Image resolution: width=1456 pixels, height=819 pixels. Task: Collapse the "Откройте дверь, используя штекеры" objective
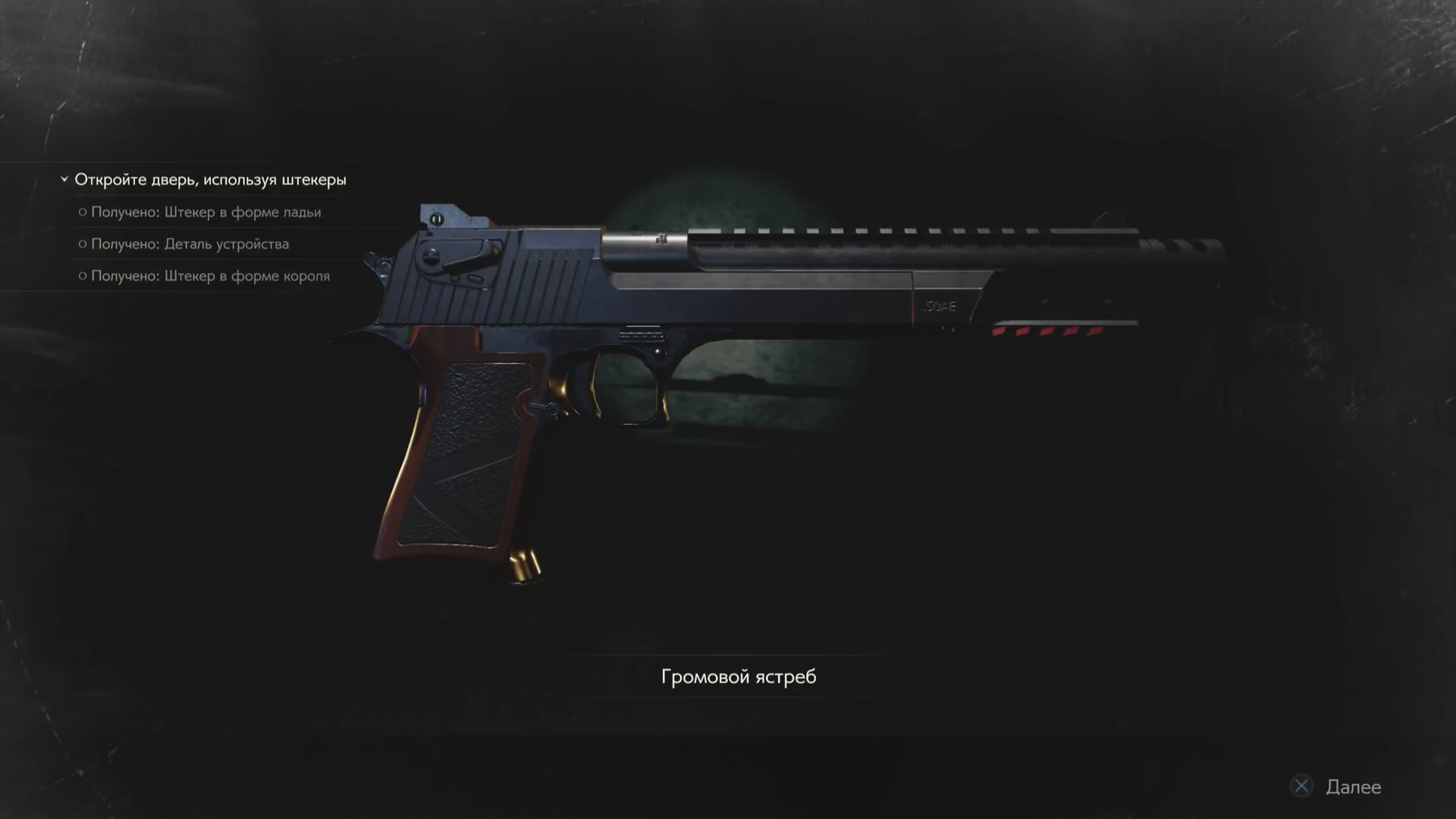pyautogui.click(x=64, y=180)
